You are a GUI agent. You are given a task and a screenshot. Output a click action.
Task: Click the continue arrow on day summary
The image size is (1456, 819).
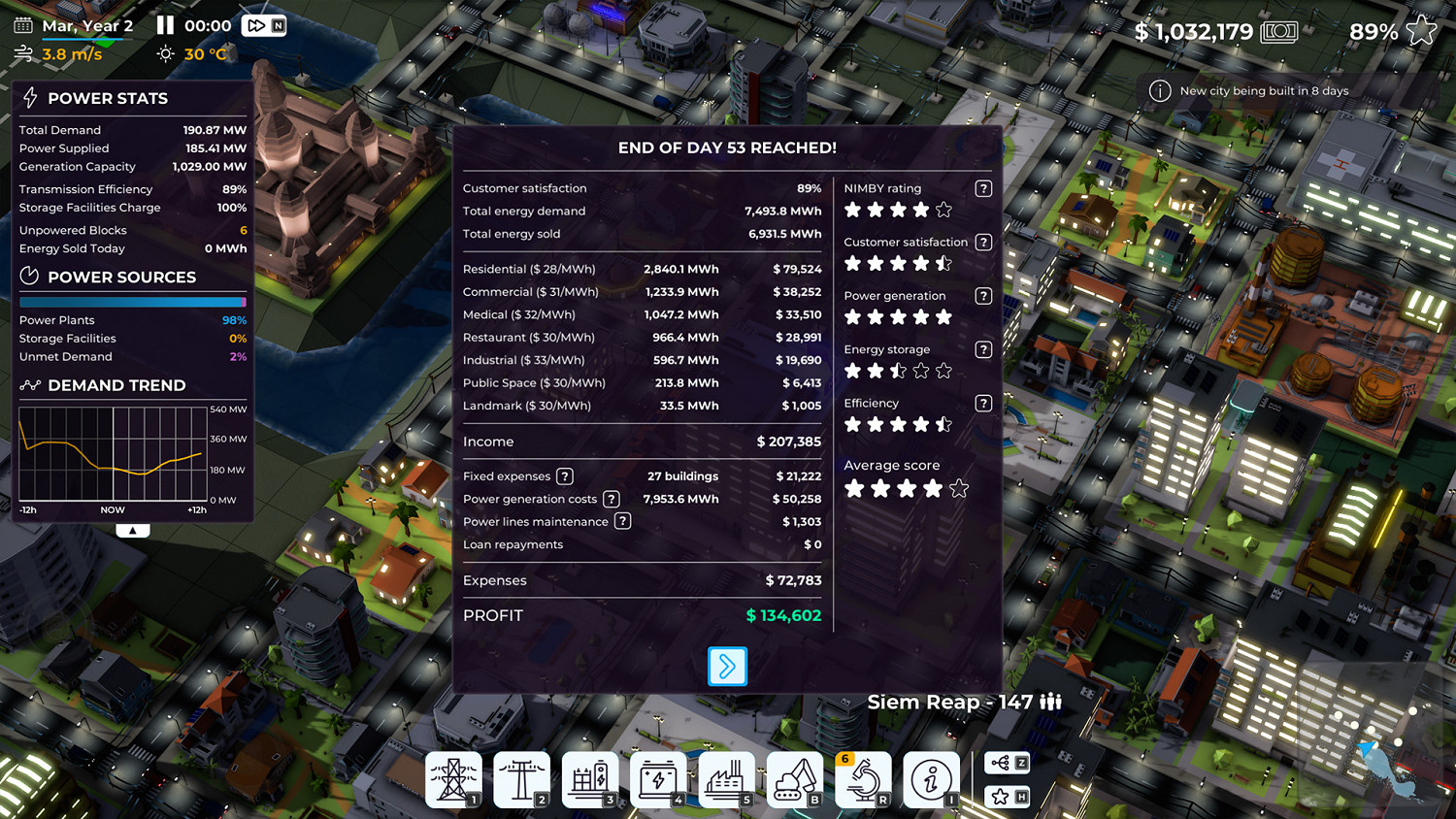pos(727,667)
